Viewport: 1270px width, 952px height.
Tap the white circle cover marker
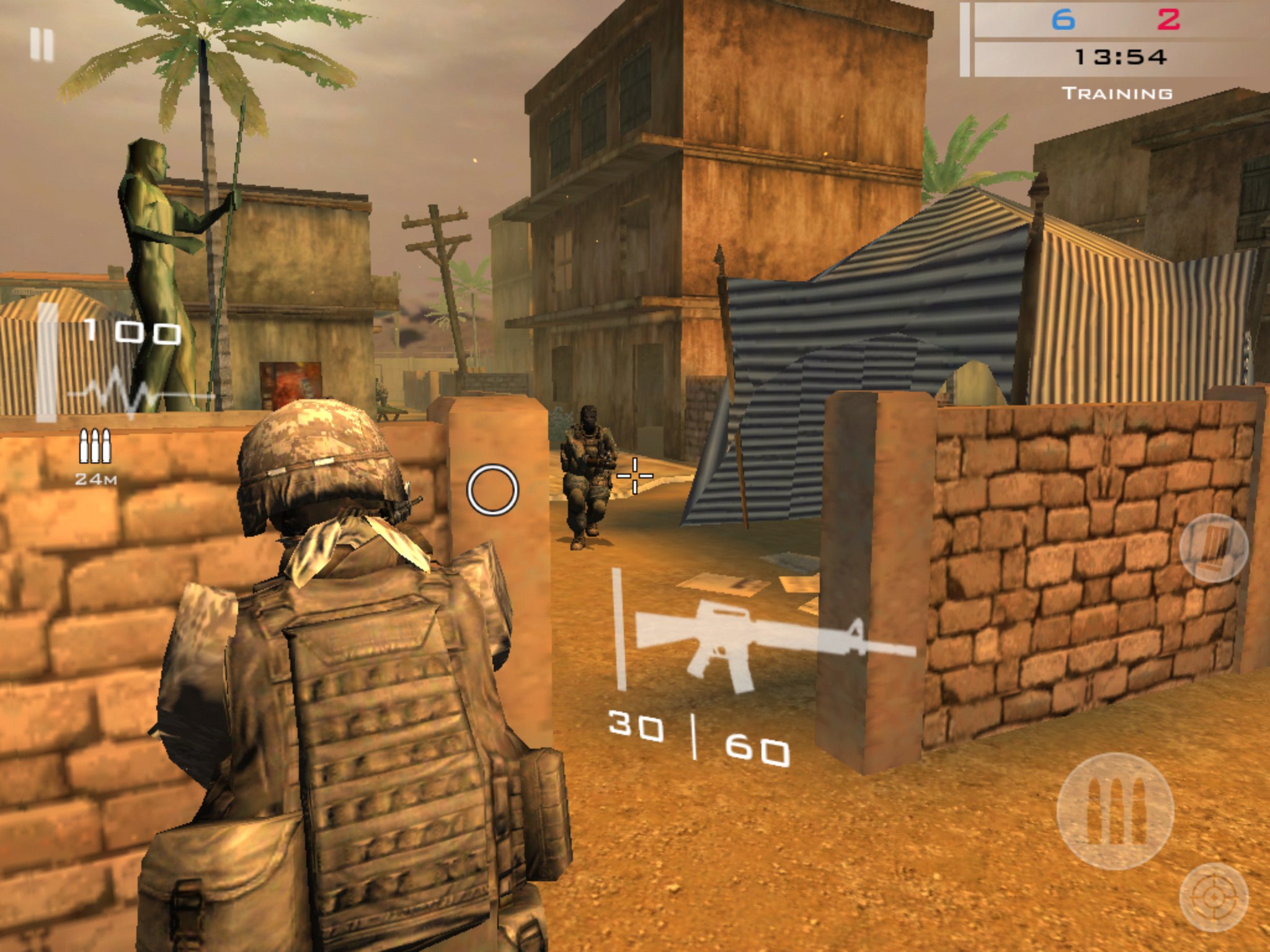pos(492,490)
